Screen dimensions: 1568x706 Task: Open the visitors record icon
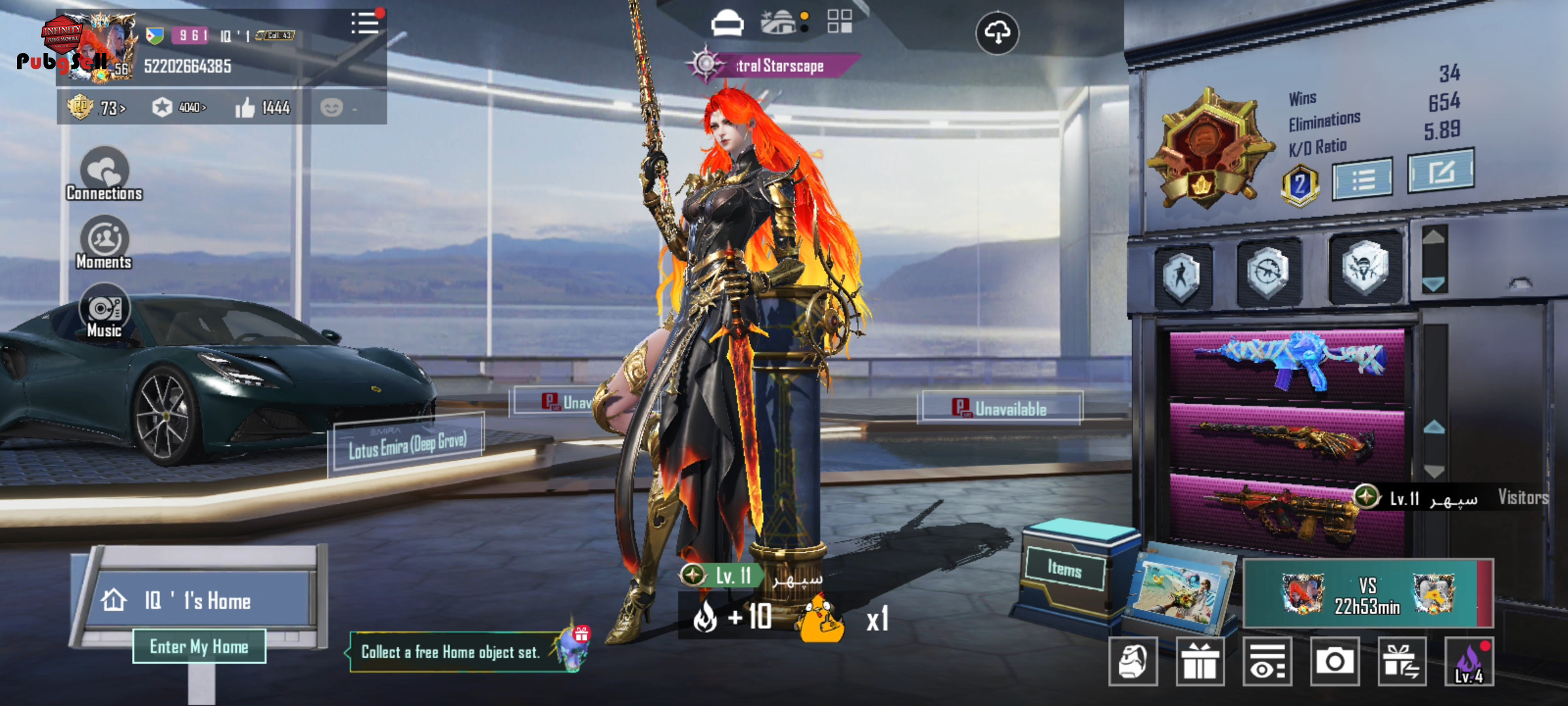(1267, 662)
